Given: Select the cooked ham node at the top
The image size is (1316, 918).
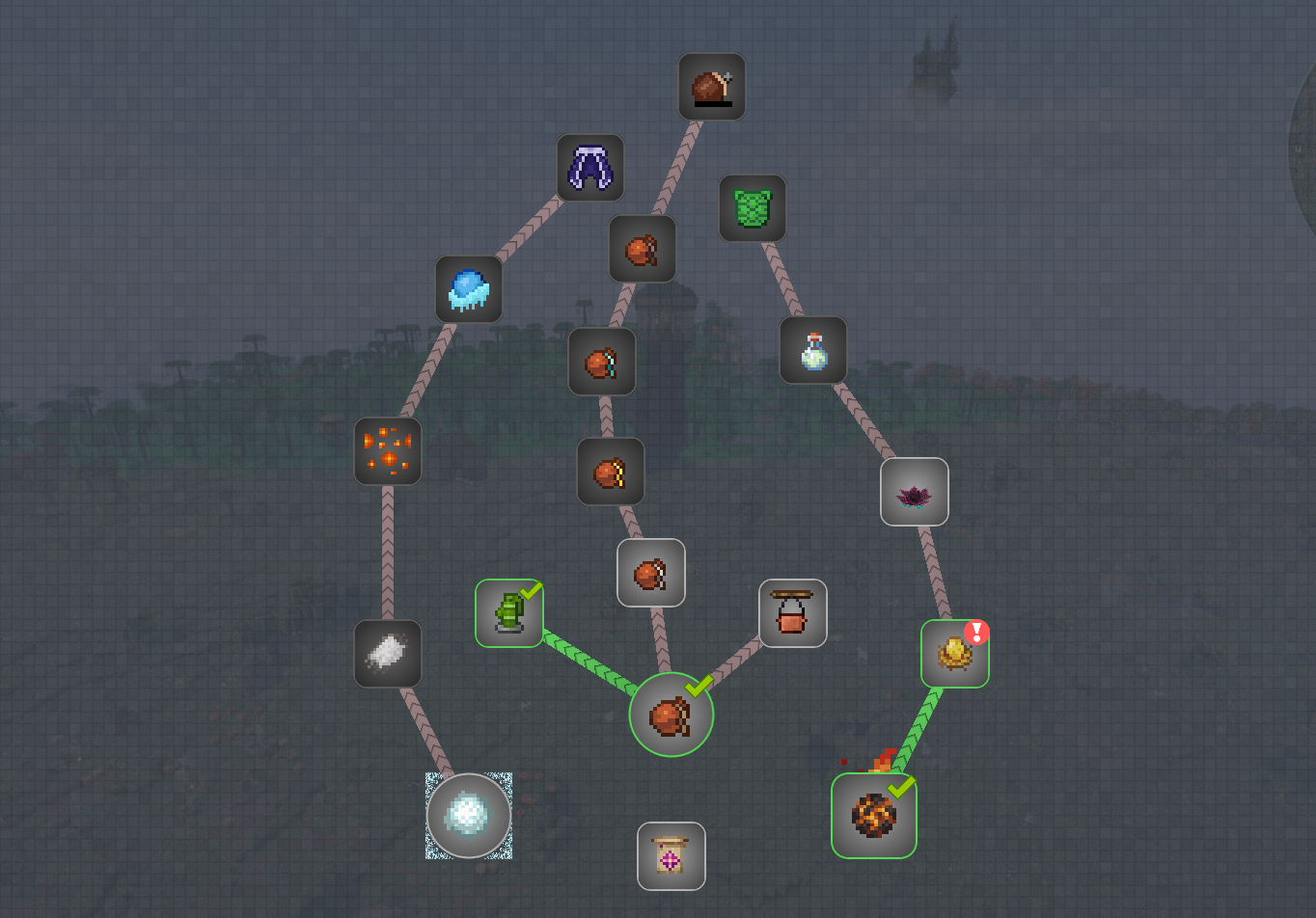Looking at the screenshot, I should pyautogui.click(x=712, y=86).
